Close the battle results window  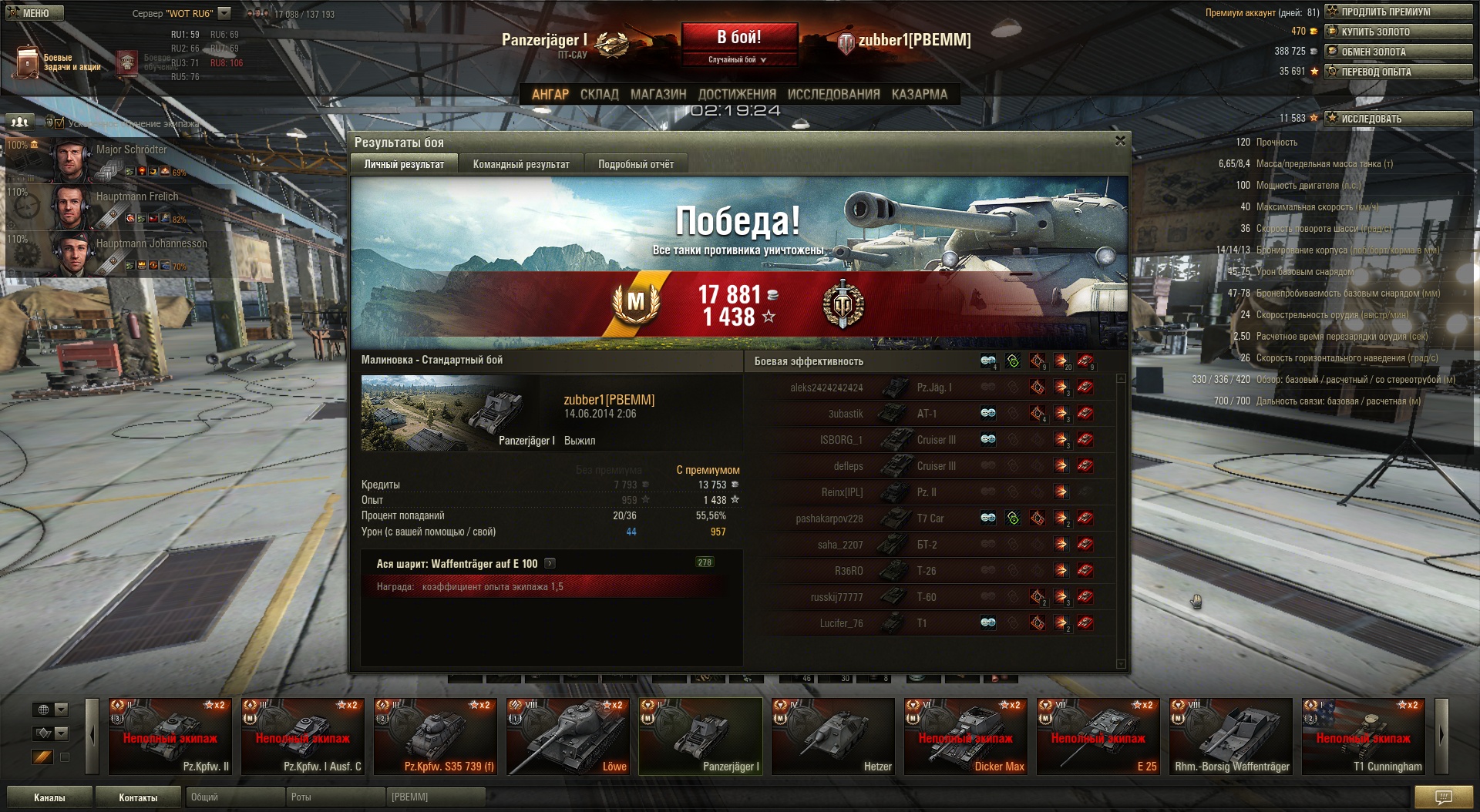pyautogui.click(x=1120, y=141)
